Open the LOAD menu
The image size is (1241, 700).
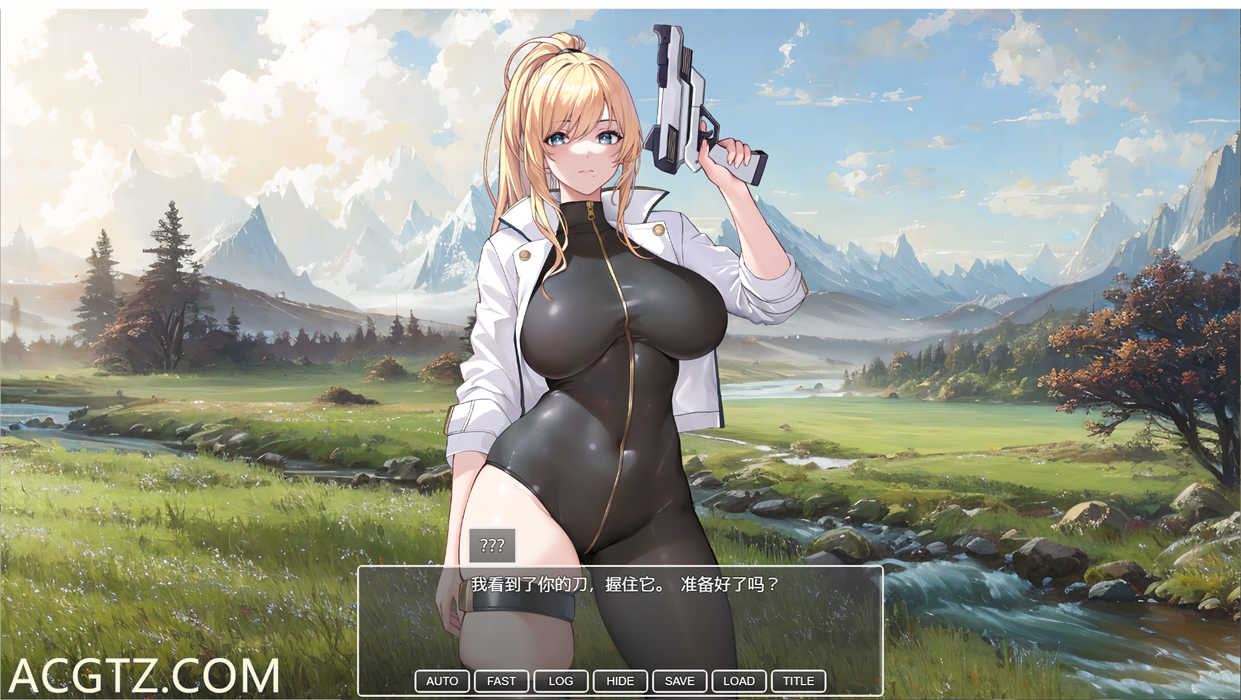pyautogui.click(x=739, y=681)
